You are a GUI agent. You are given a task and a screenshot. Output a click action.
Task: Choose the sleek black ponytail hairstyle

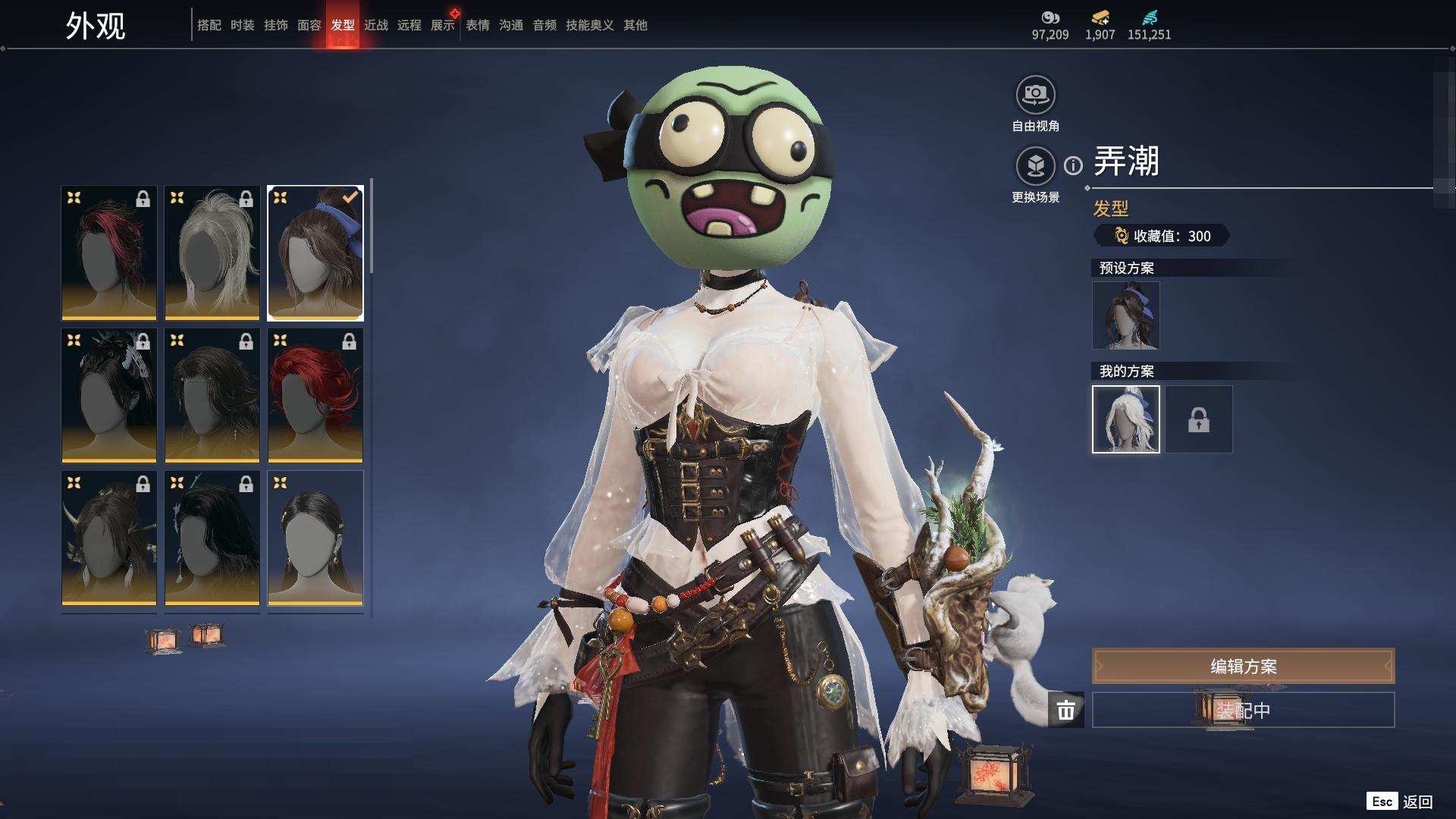coord(315,538)
